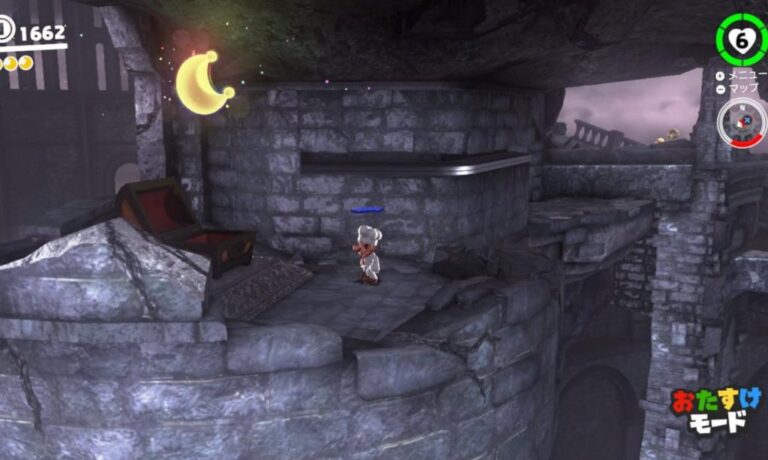This screenshot has height=460, width=768.
Task: Select the おたすけモード assist mode badge
Action: coord(716,412)
